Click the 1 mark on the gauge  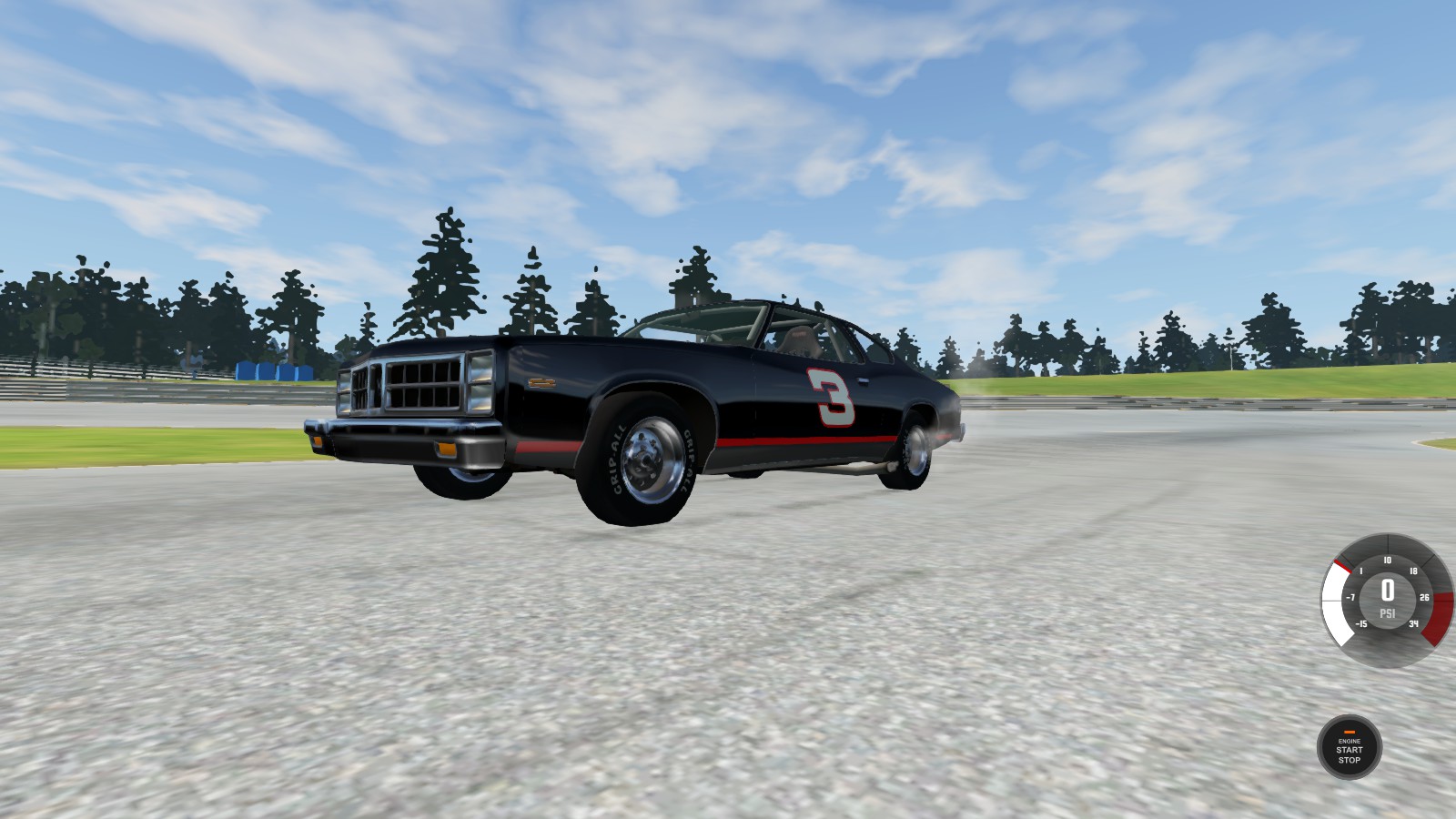1360,571
